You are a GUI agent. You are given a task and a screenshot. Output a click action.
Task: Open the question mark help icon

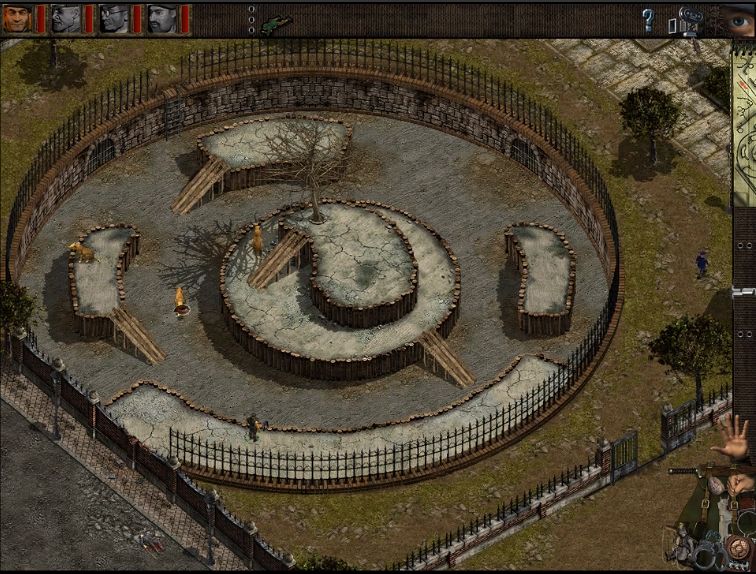click(648, 18)
